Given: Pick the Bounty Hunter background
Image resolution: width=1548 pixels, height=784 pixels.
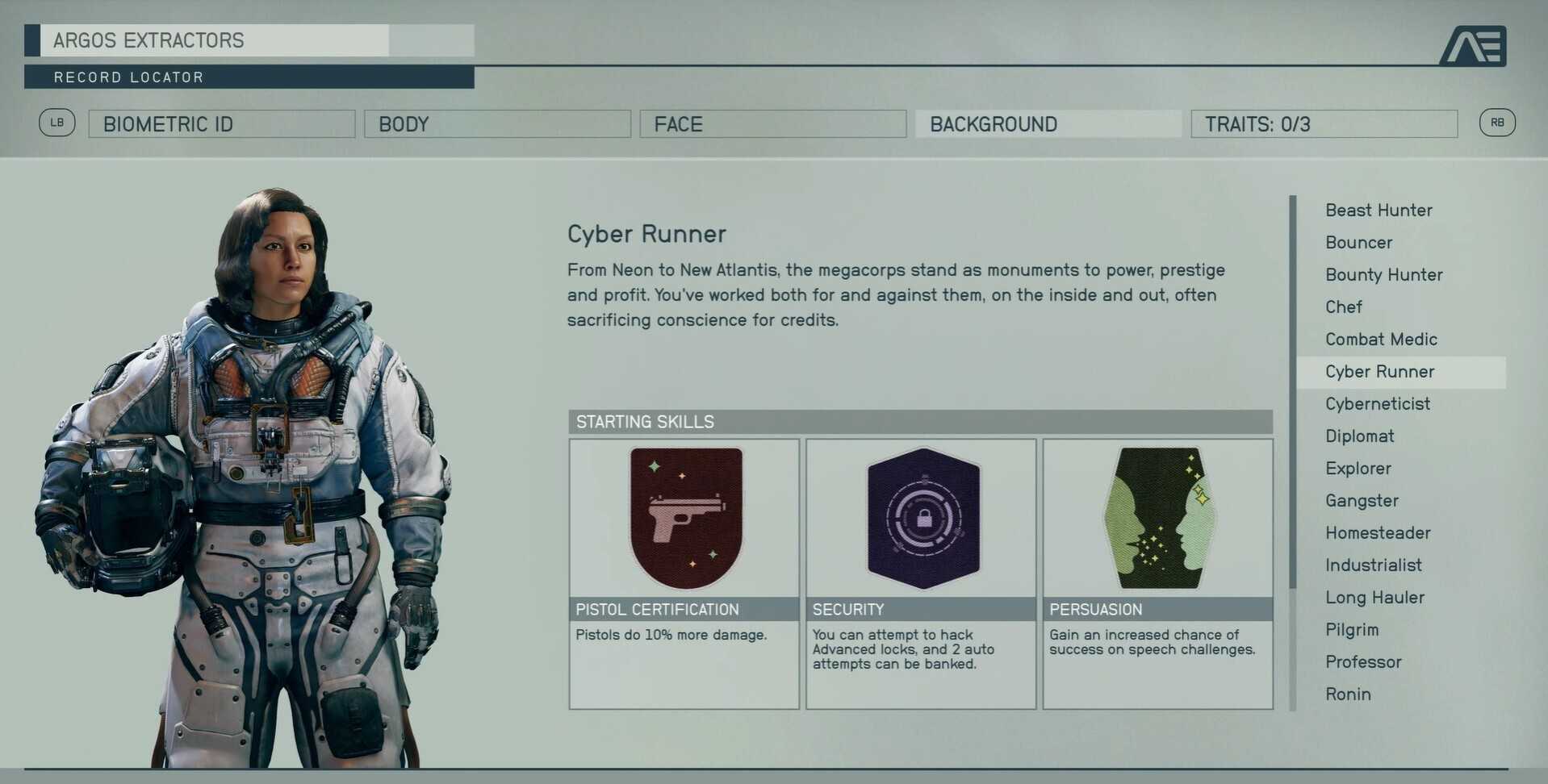Looking at the screenshot, I should click(1383, 275).
